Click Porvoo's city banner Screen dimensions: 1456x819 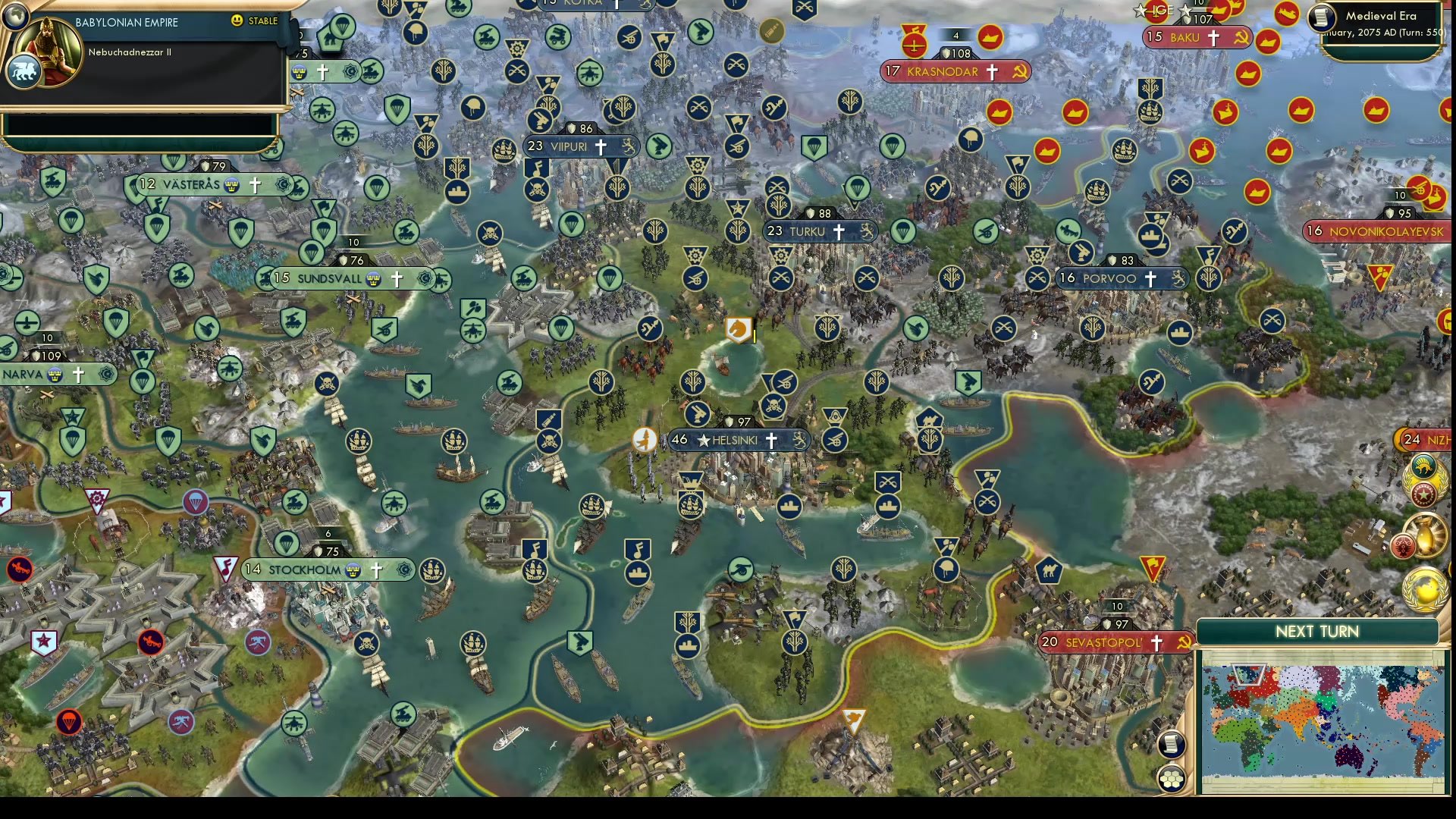point(1112,278)
